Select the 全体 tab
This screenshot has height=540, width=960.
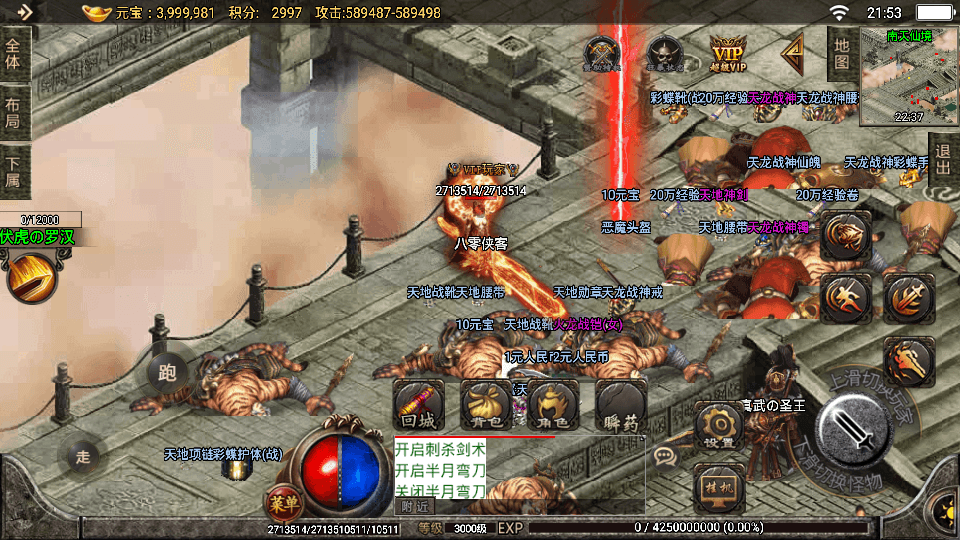(x=14, y=53)
